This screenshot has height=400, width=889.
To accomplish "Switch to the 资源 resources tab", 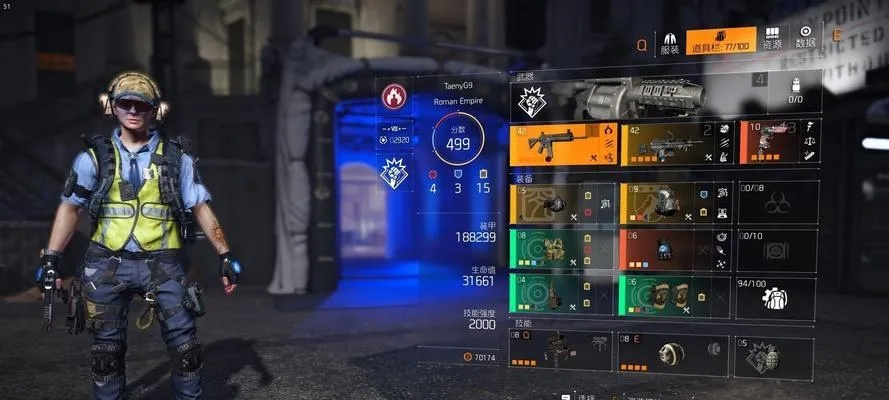I will [772, 41].
